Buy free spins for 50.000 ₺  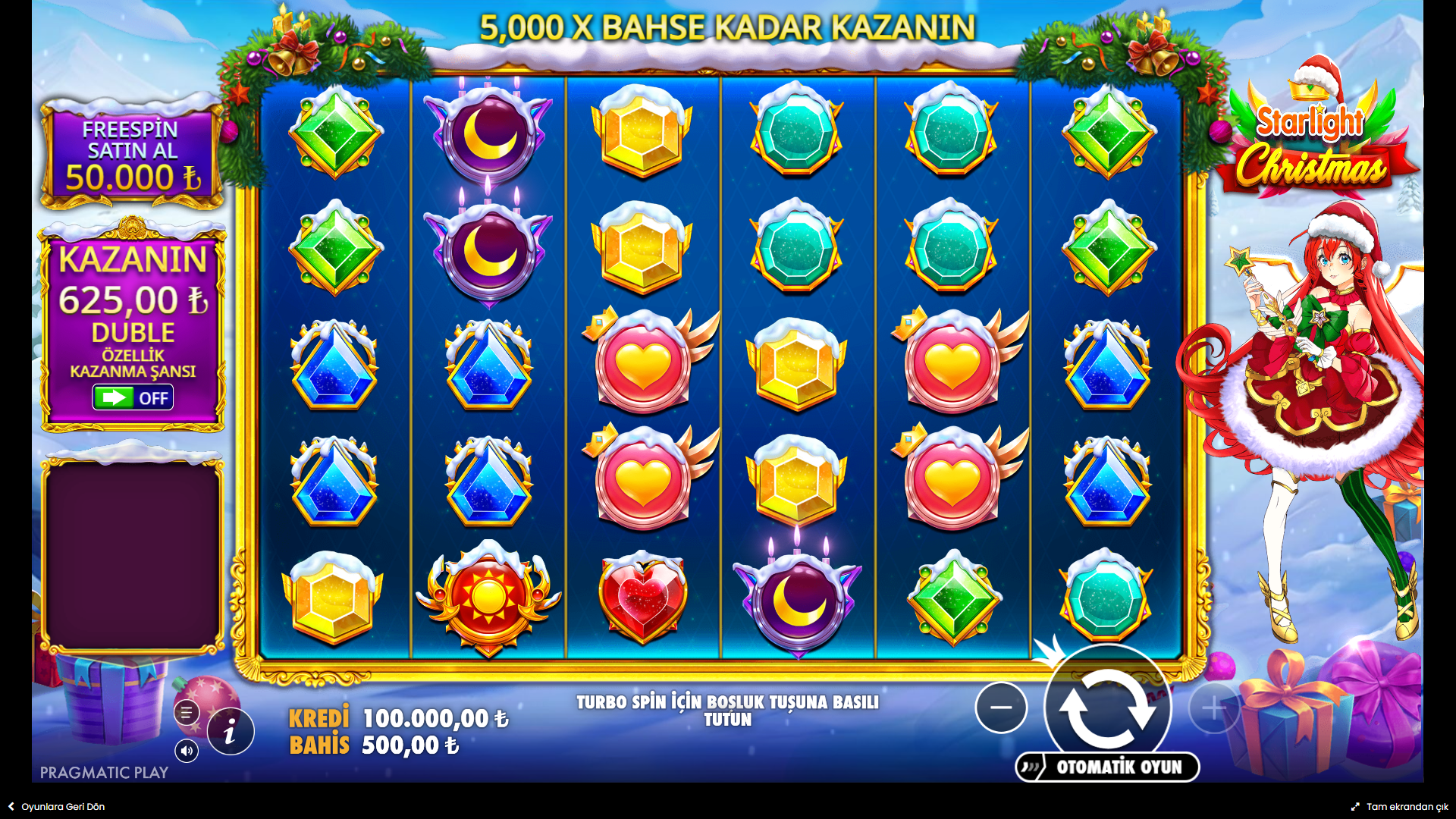pyautogui.click(x=132, y=155)
